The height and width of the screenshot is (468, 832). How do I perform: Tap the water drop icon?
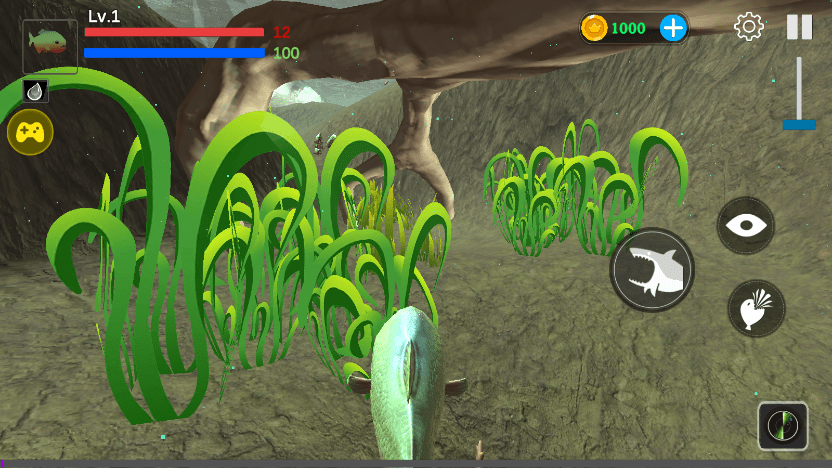[x=35, y=91]
